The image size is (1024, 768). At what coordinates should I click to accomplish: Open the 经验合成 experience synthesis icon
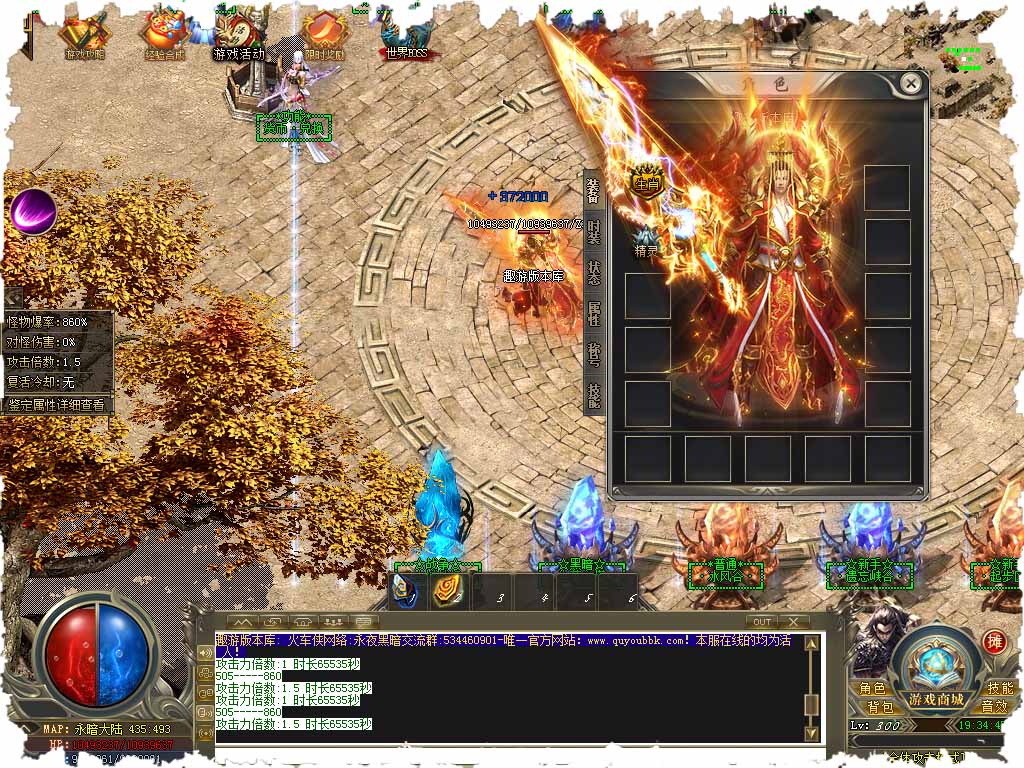coord(163,36)
